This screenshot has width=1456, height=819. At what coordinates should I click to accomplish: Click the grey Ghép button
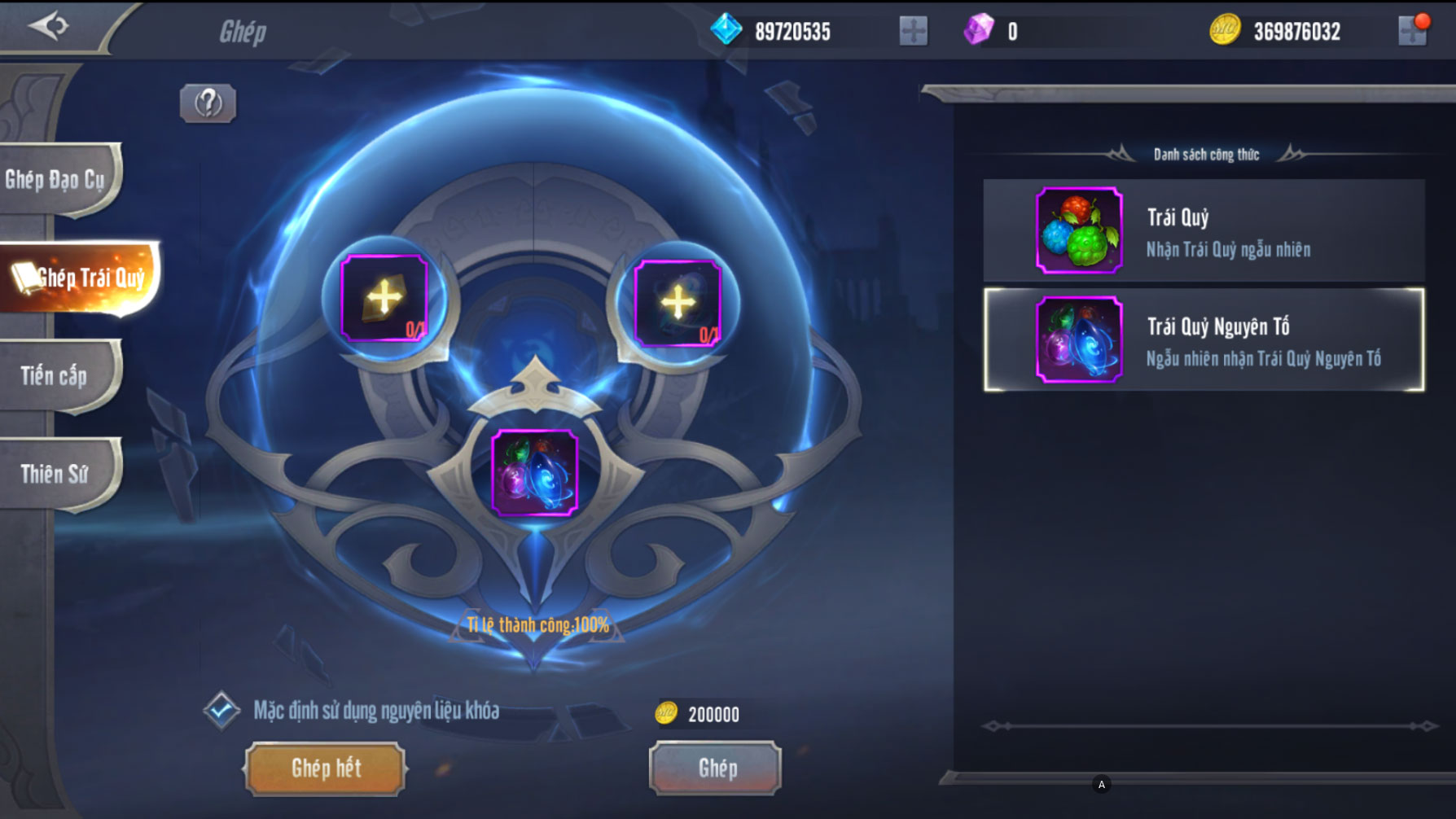tap(716, 768)
